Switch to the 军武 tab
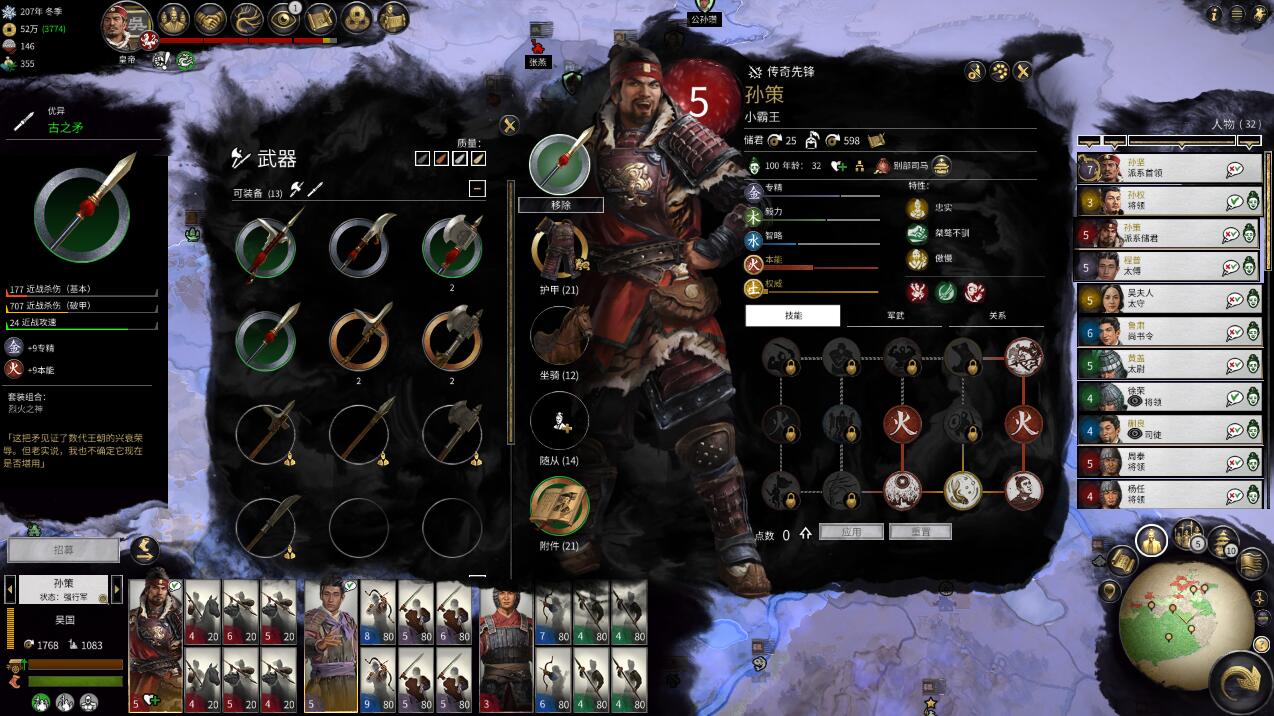Viewport: 1274px width, 716px height. click(x=895, y=316)
